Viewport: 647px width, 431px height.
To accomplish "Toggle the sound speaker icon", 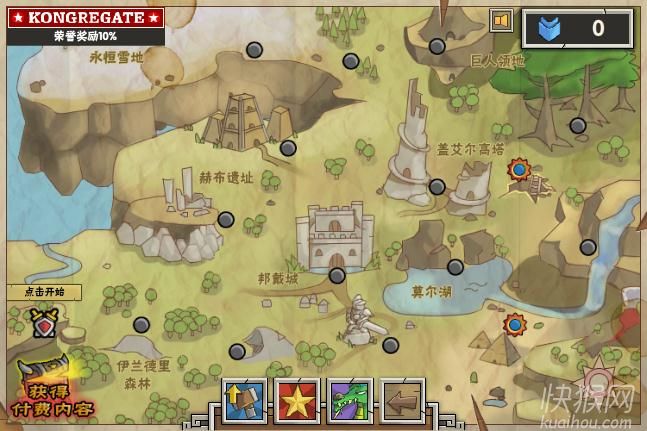I will (500, 19).
